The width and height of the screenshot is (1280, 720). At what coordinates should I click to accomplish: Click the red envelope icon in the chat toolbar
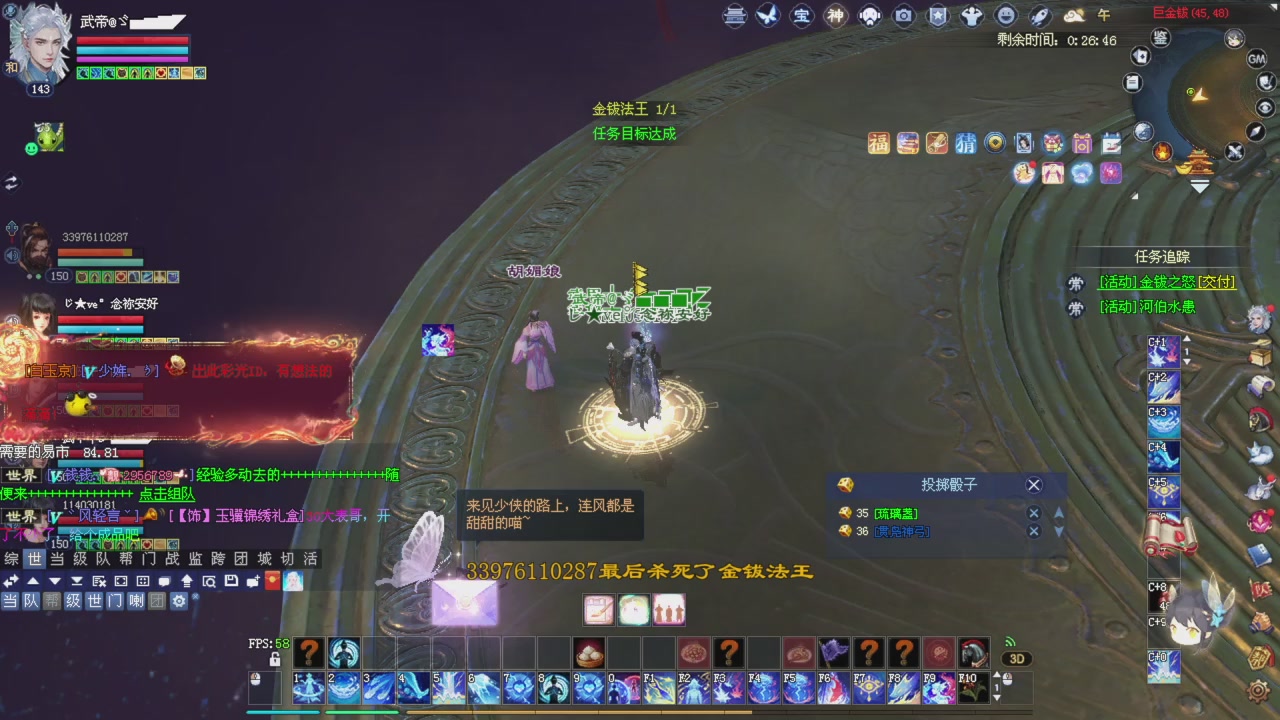coord(272,581)
